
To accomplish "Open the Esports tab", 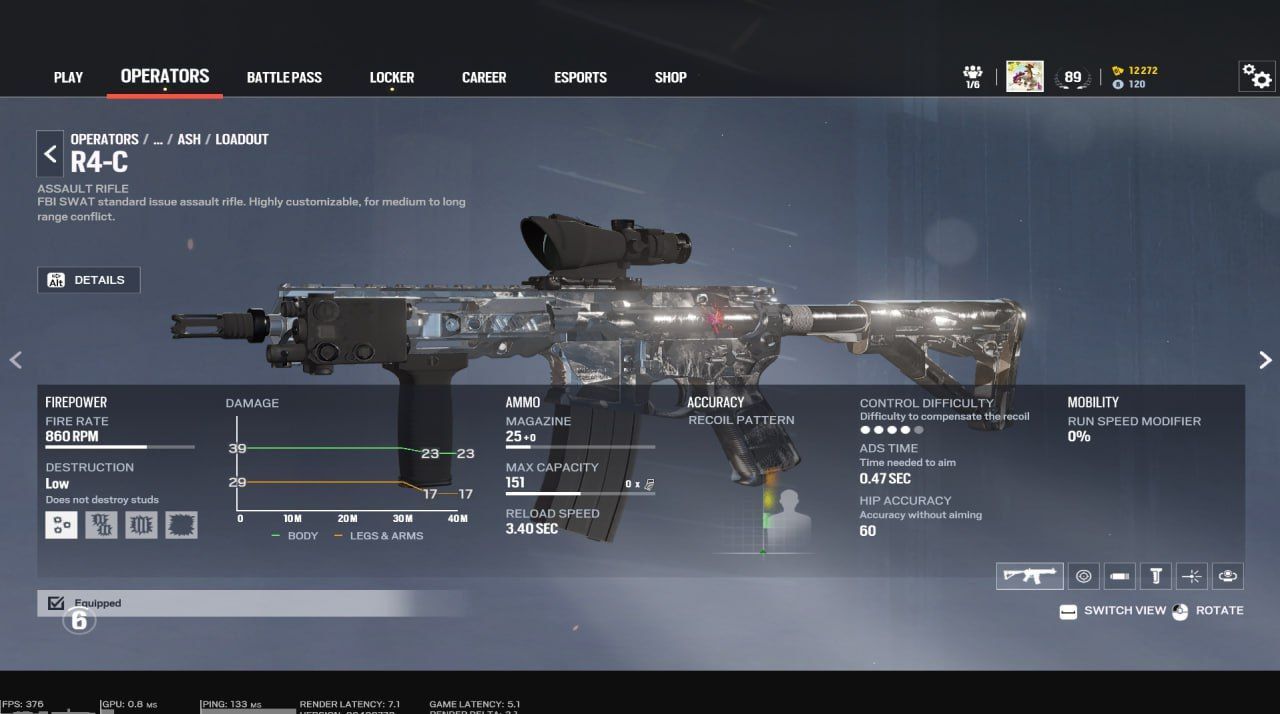I will (x=580, y=77).
